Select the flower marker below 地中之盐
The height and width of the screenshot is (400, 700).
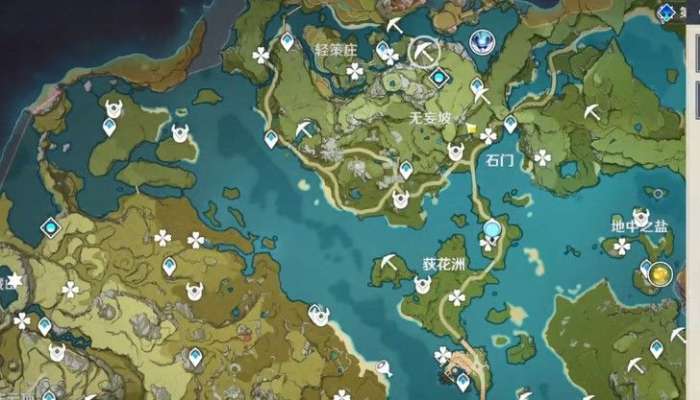[x=621, y=245]
